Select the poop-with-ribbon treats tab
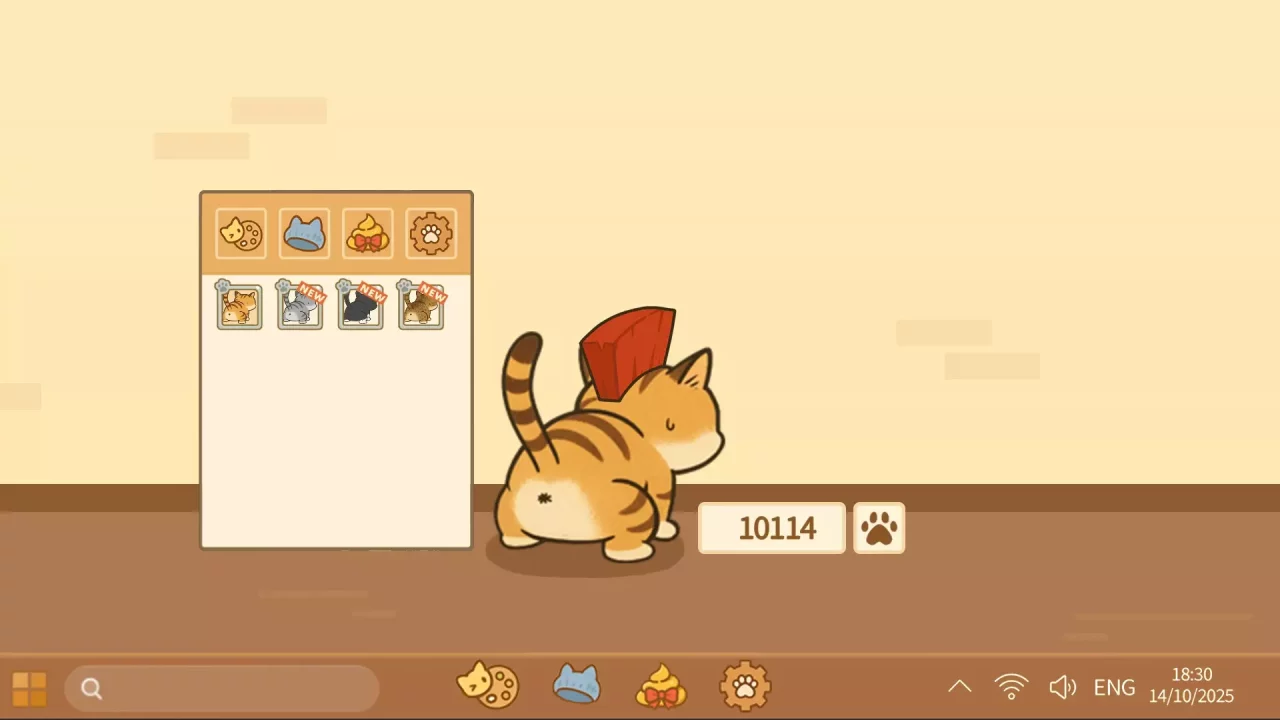Viewport: 1280px width, 720px height. 367,233
